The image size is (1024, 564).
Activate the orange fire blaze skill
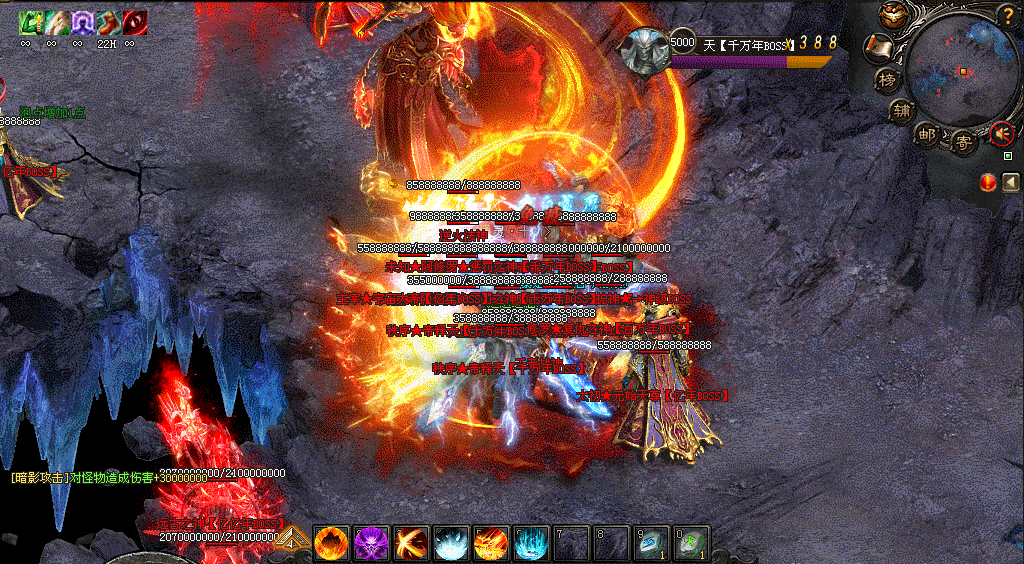coord(330,543)
